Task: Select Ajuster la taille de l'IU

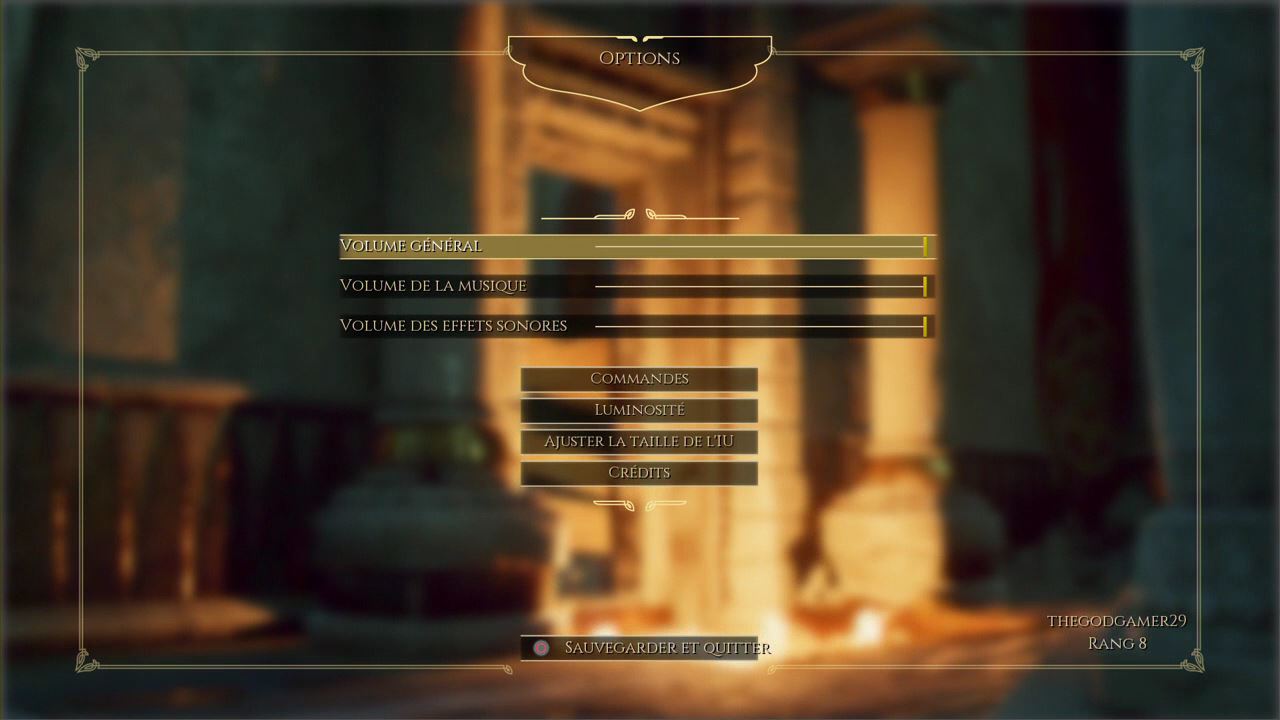Action: pos(639,441)
